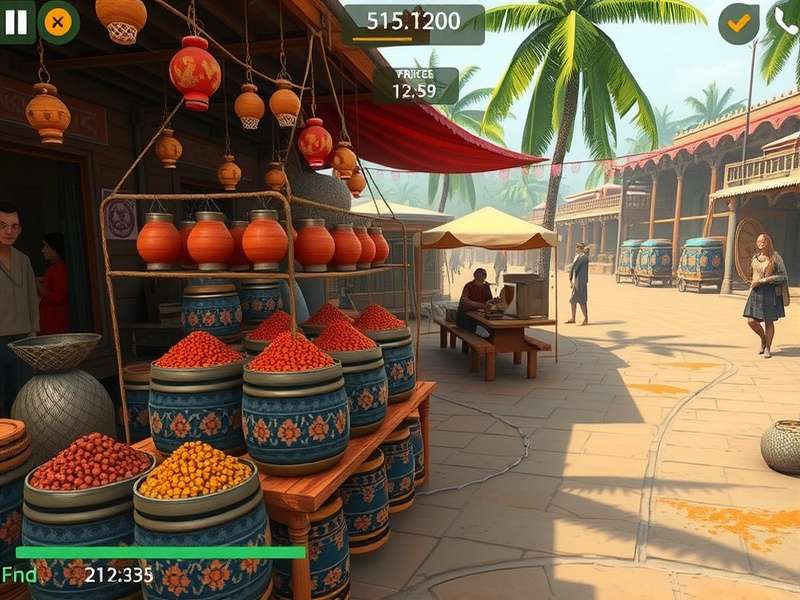Close with the orange X button
Screen dimensions: 800x600
[x=59, y=22]
